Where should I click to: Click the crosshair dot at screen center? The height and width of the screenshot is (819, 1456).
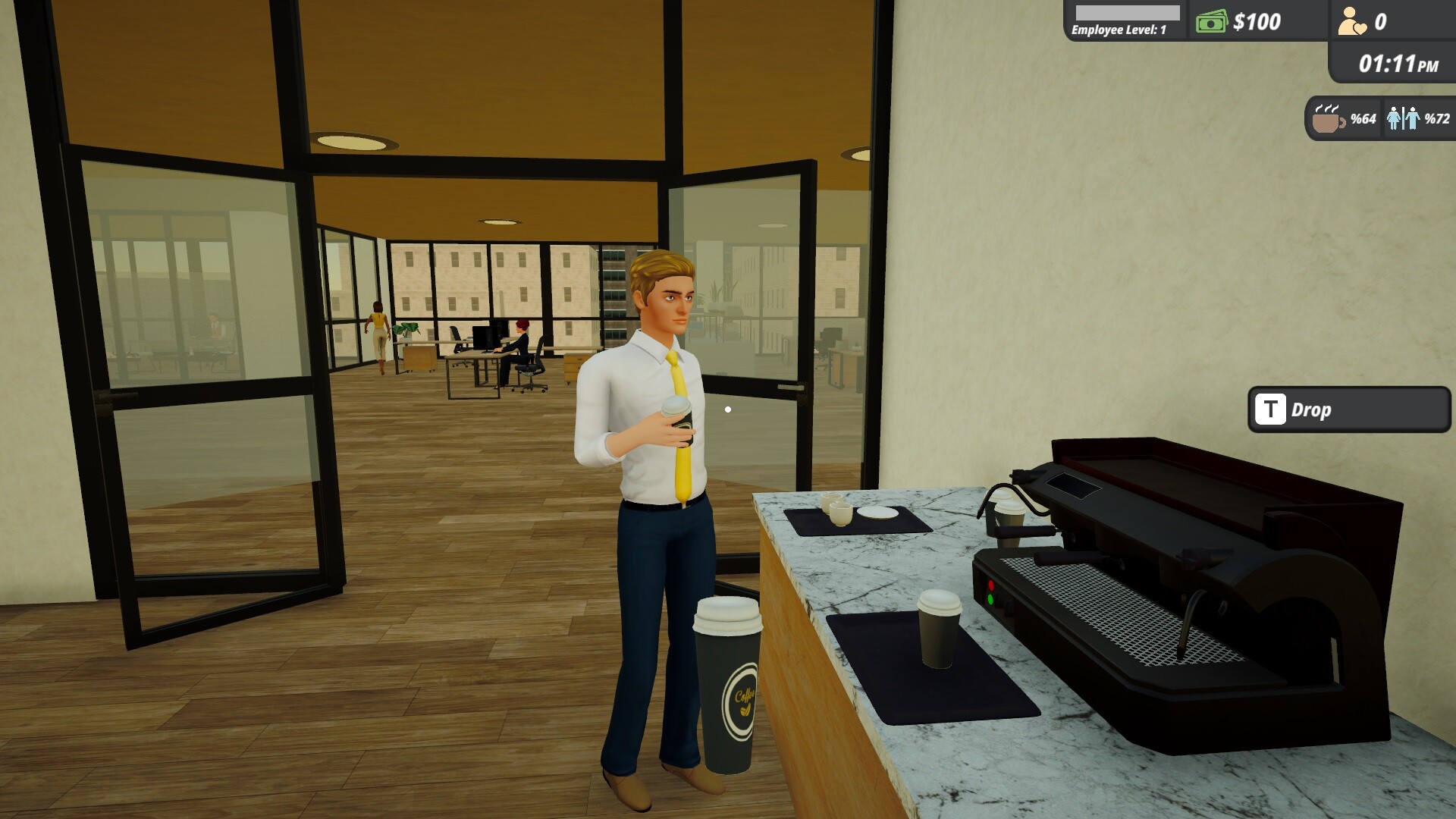(729, 409)
